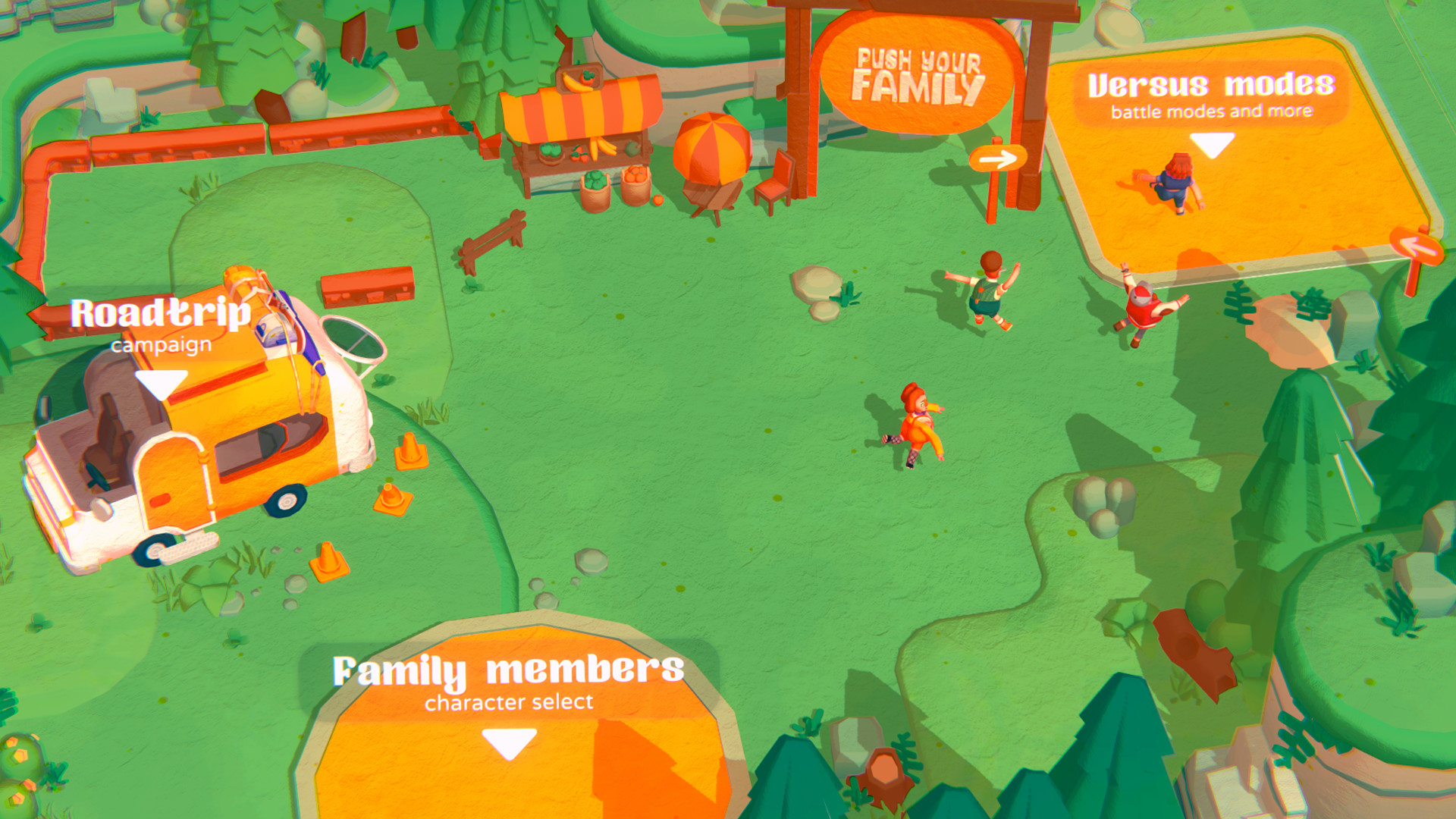
Task: Select the curved return arrow near Versus area
Action: tap(1417, 243)
